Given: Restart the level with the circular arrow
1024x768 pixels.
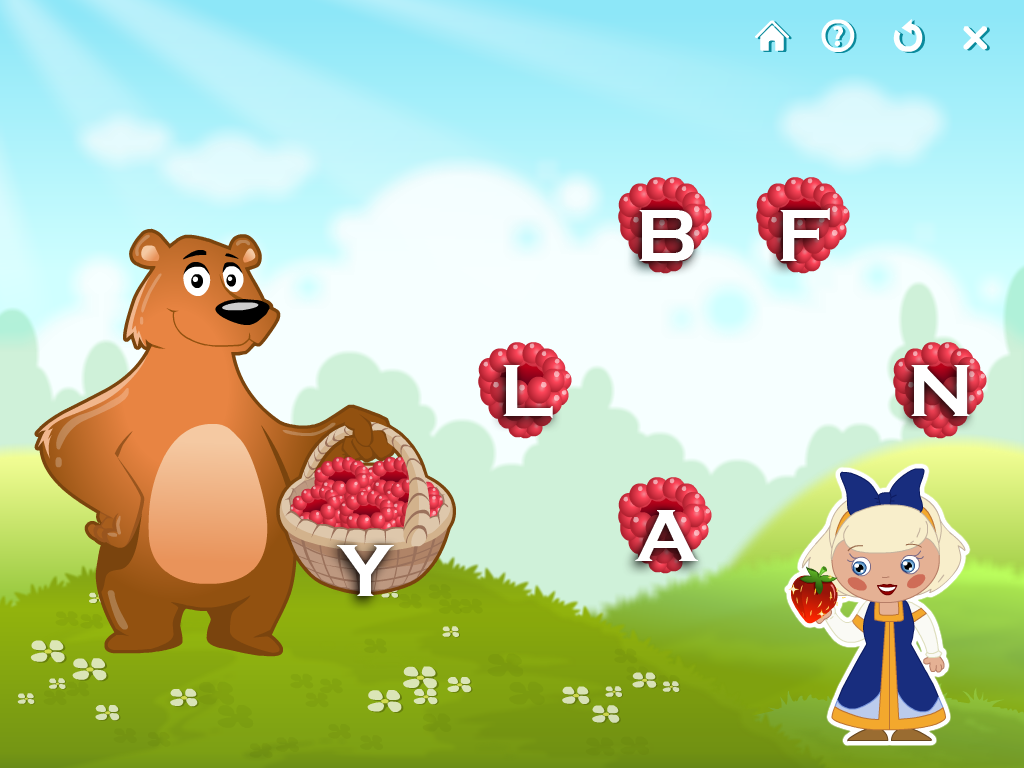Looking at the screenshot, I should [x=907, y=37].
